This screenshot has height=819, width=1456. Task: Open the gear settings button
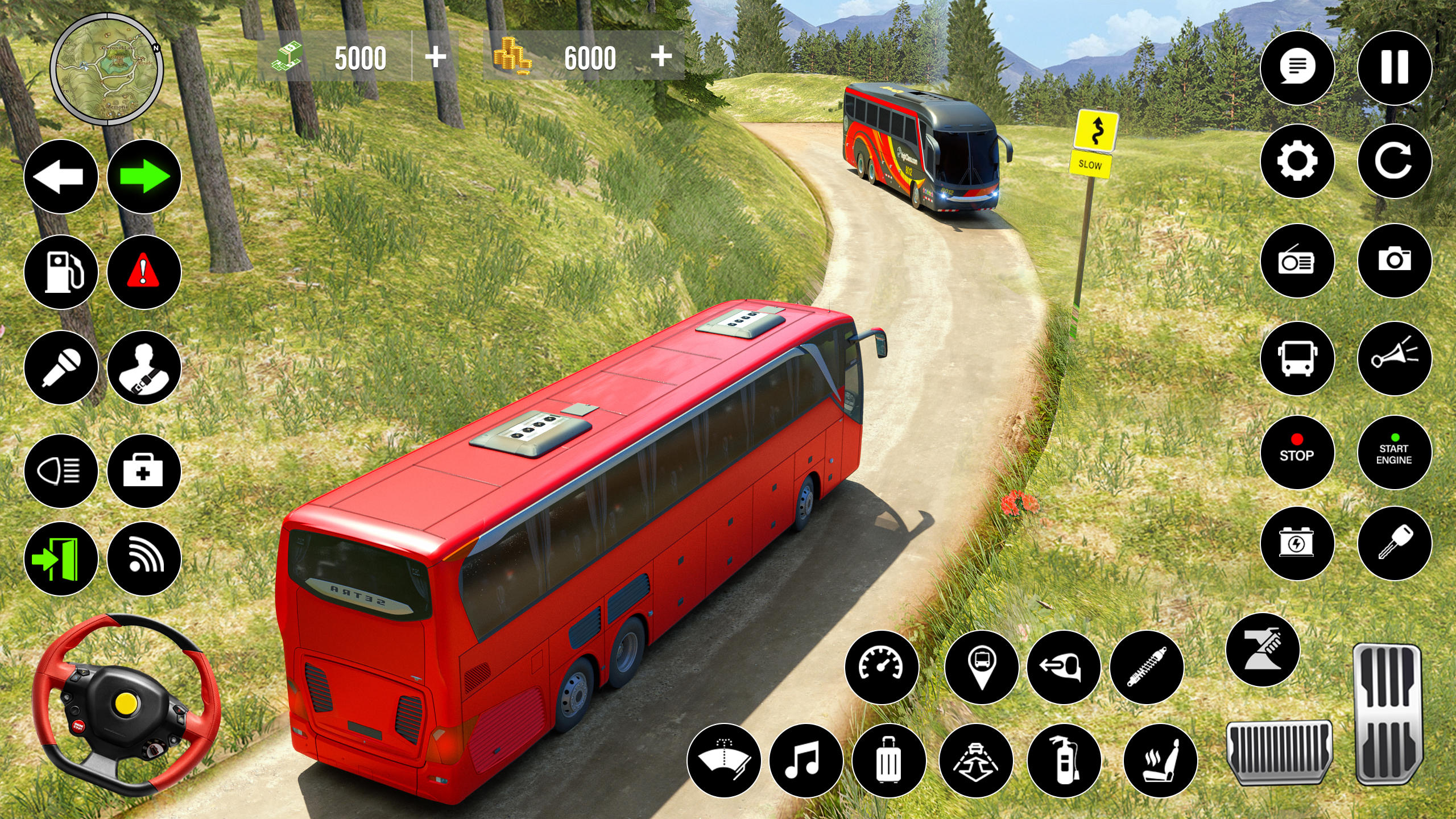[x=1297, y=161]
